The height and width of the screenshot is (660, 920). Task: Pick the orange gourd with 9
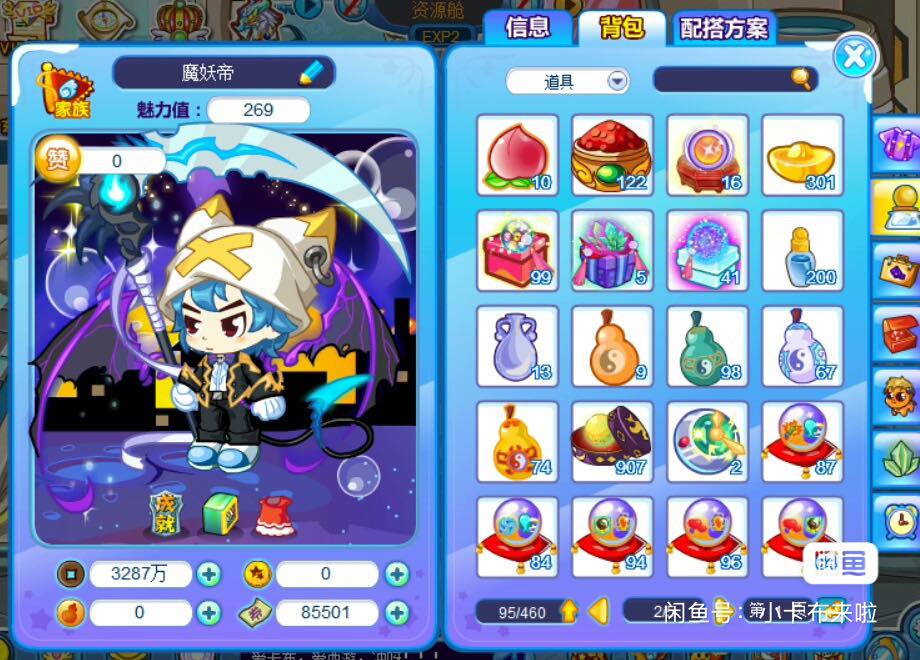coord(612,346)
